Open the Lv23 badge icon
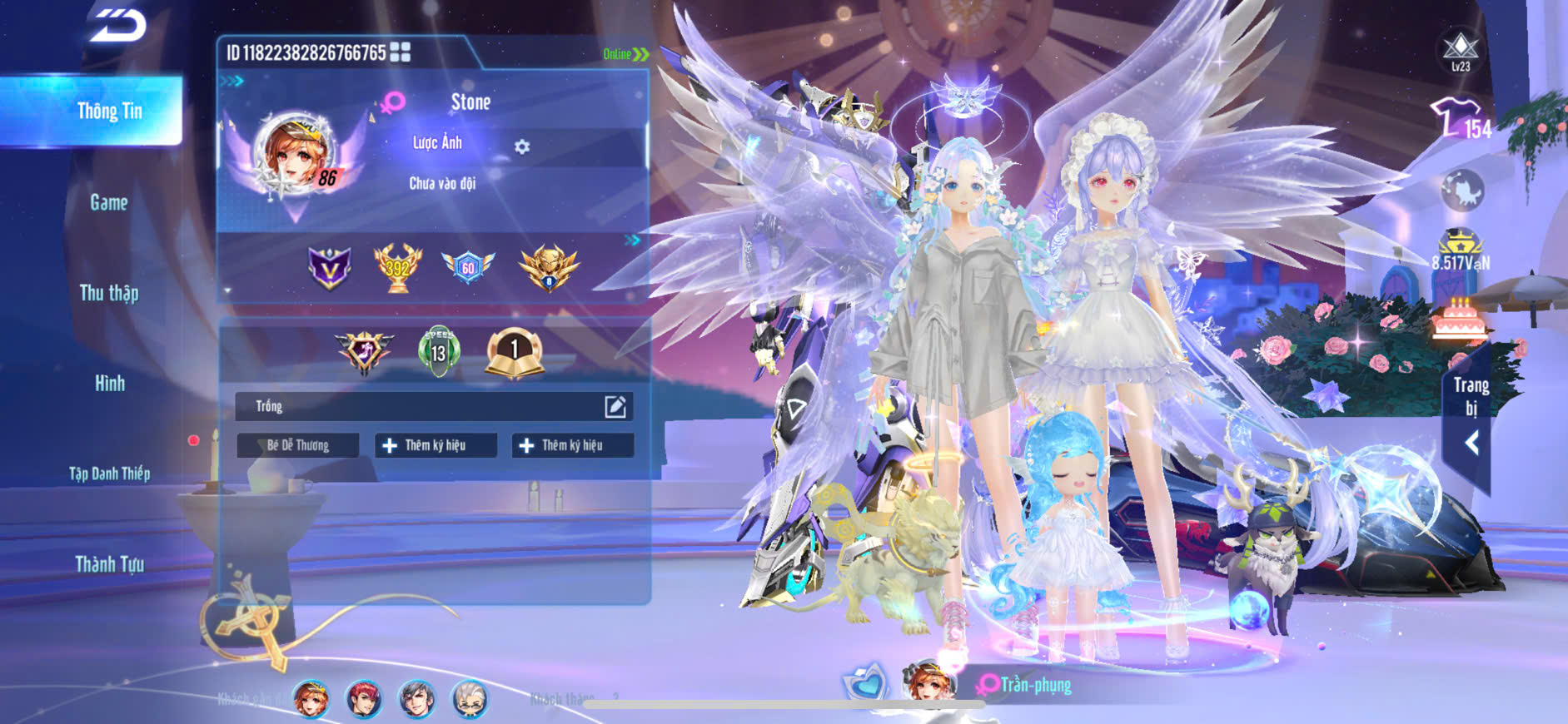 tap(1461, 52)
